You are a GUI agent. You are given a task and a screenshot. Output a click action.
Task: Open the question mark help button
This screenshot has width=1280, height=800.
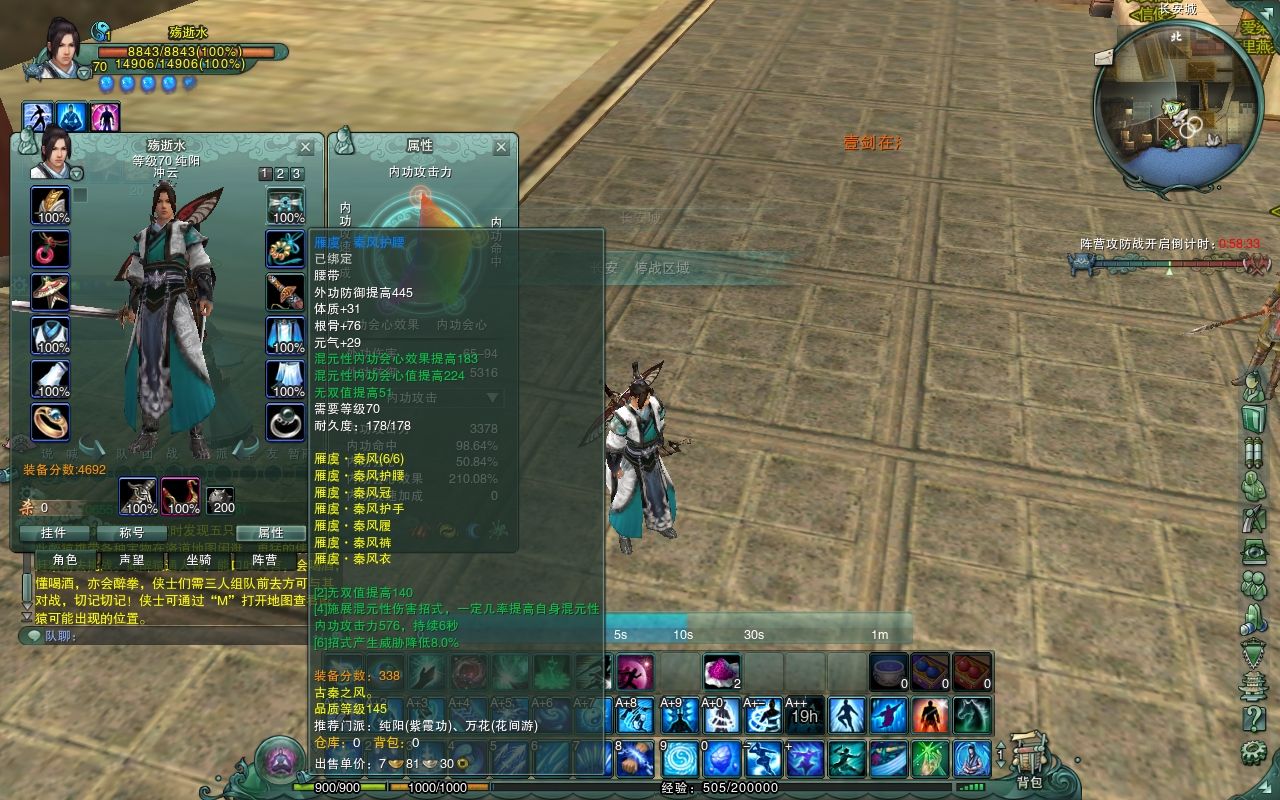pyautogui.click(x=1253, y=717)
